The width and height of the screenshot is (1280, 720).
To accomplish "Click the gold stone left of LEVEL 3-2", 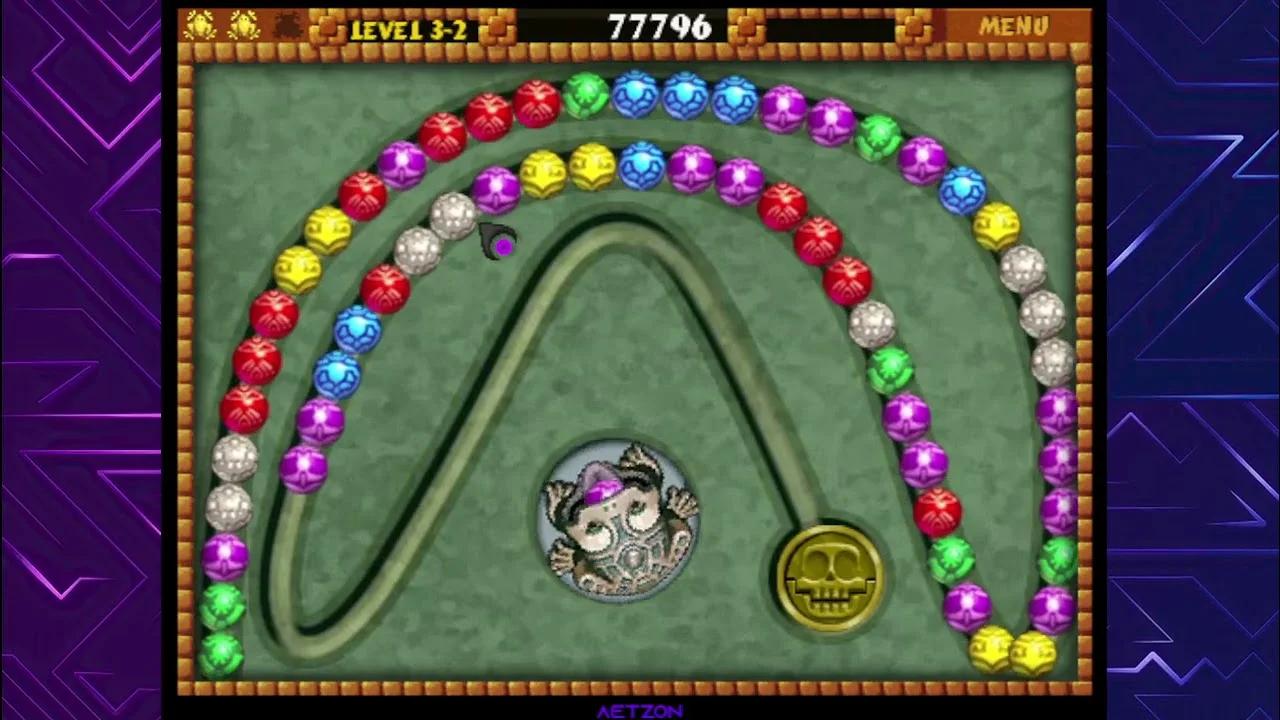I will pyautogui.click(x=325, y=26).
